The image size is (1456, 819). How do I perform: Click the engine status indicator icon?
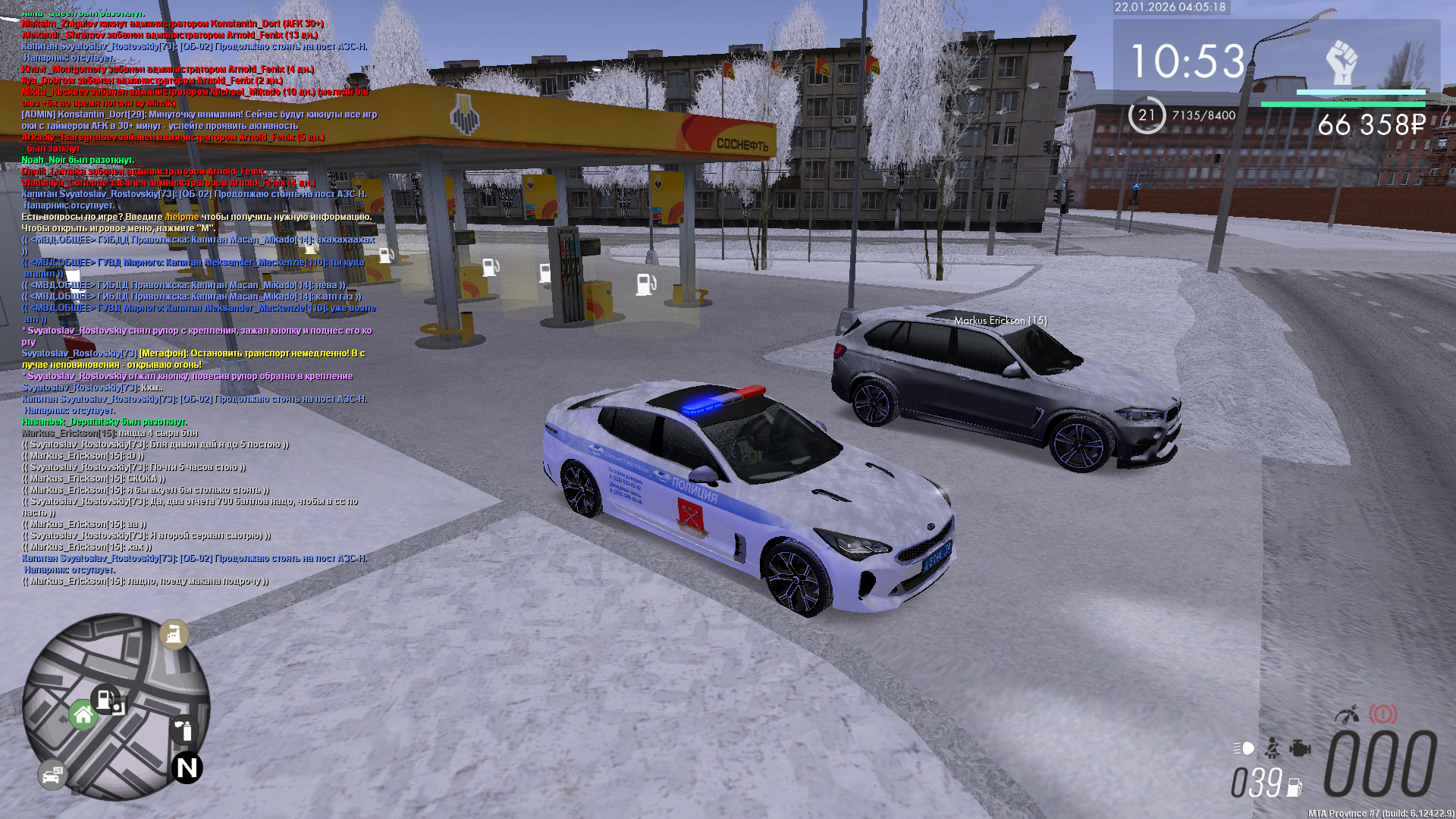click(1300, 748)
